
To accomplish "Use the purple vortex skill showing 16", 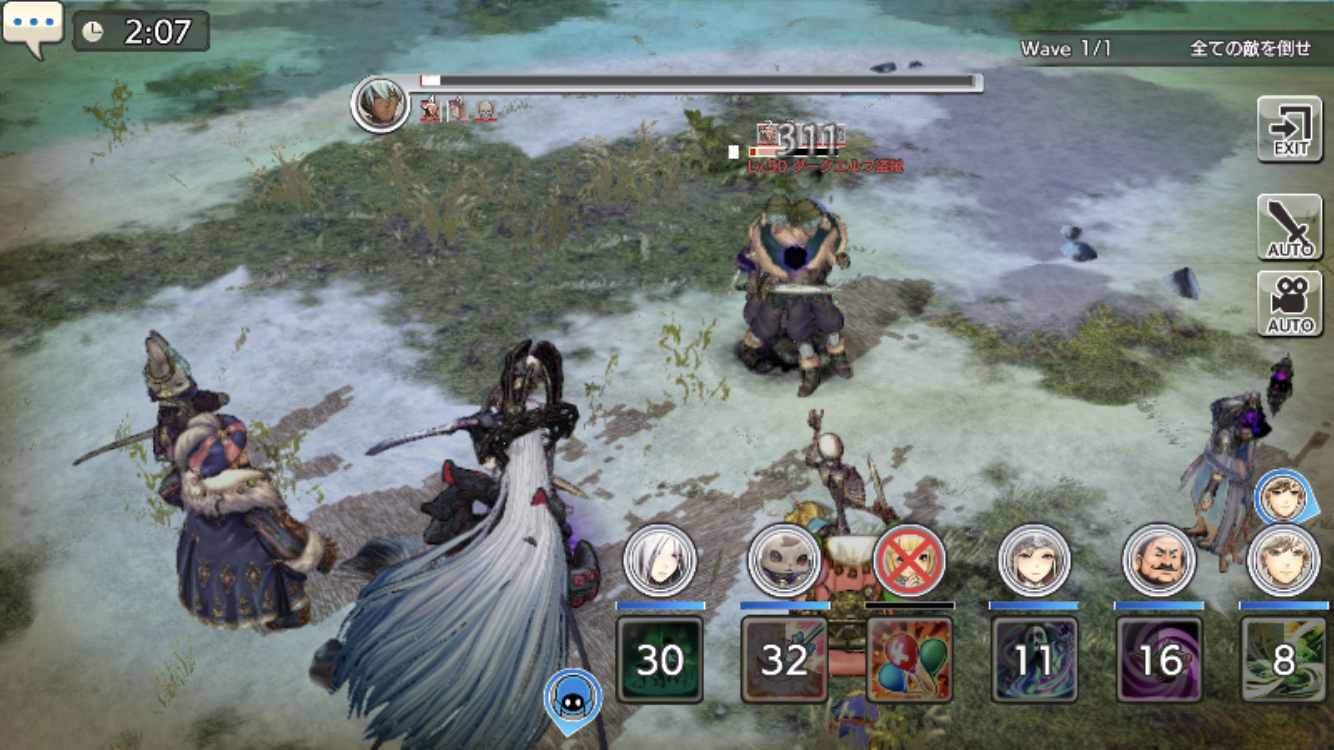I will 1159,659.
